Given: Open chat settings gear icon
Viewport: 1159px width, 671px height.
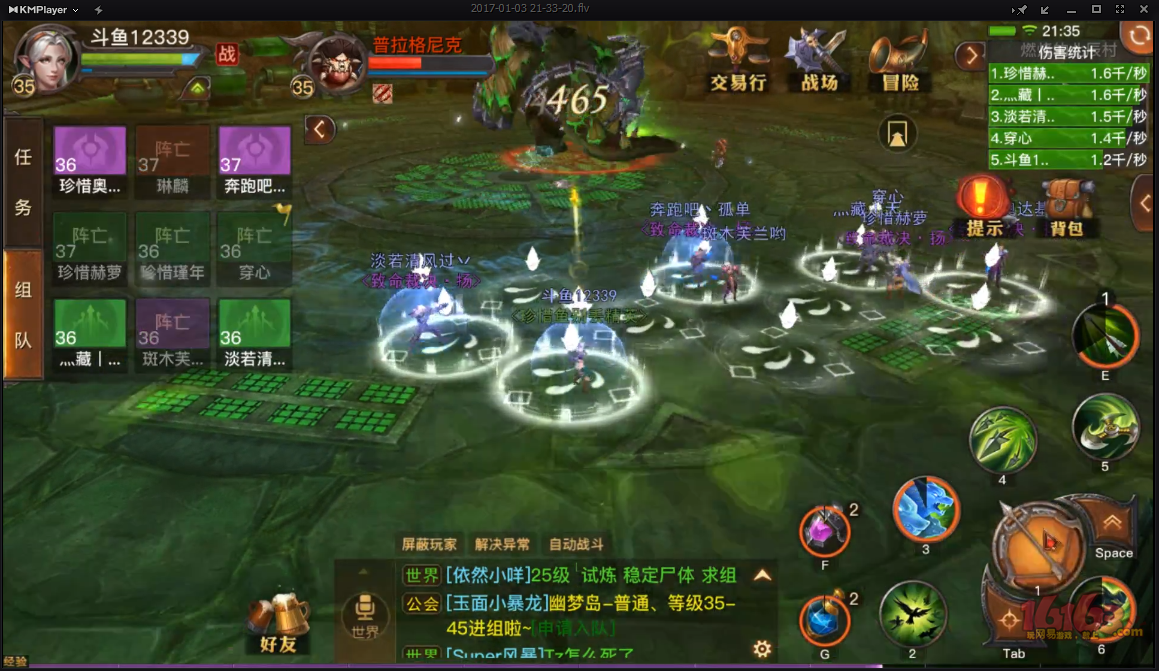Looking at the screenshot, I should 762,649.
